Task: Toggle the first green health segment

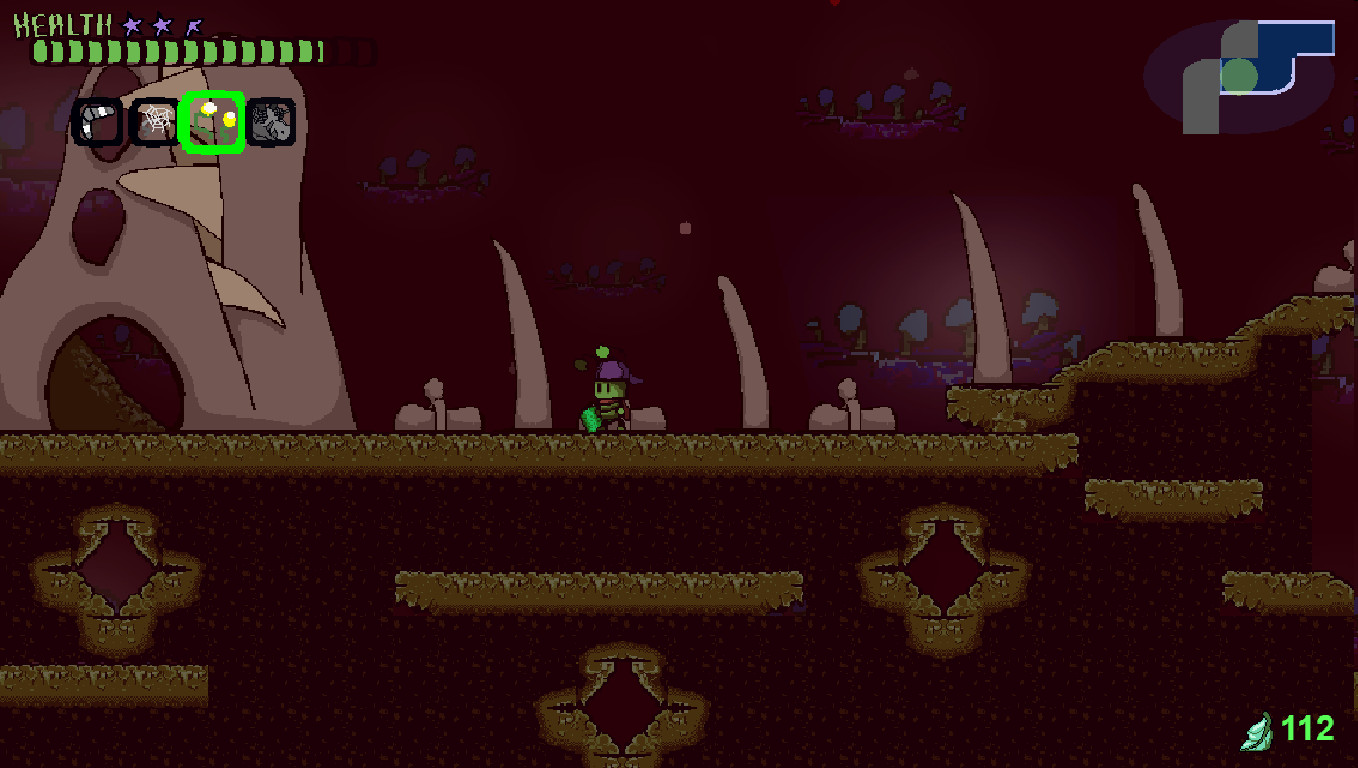Action: [x=42, y=50]
